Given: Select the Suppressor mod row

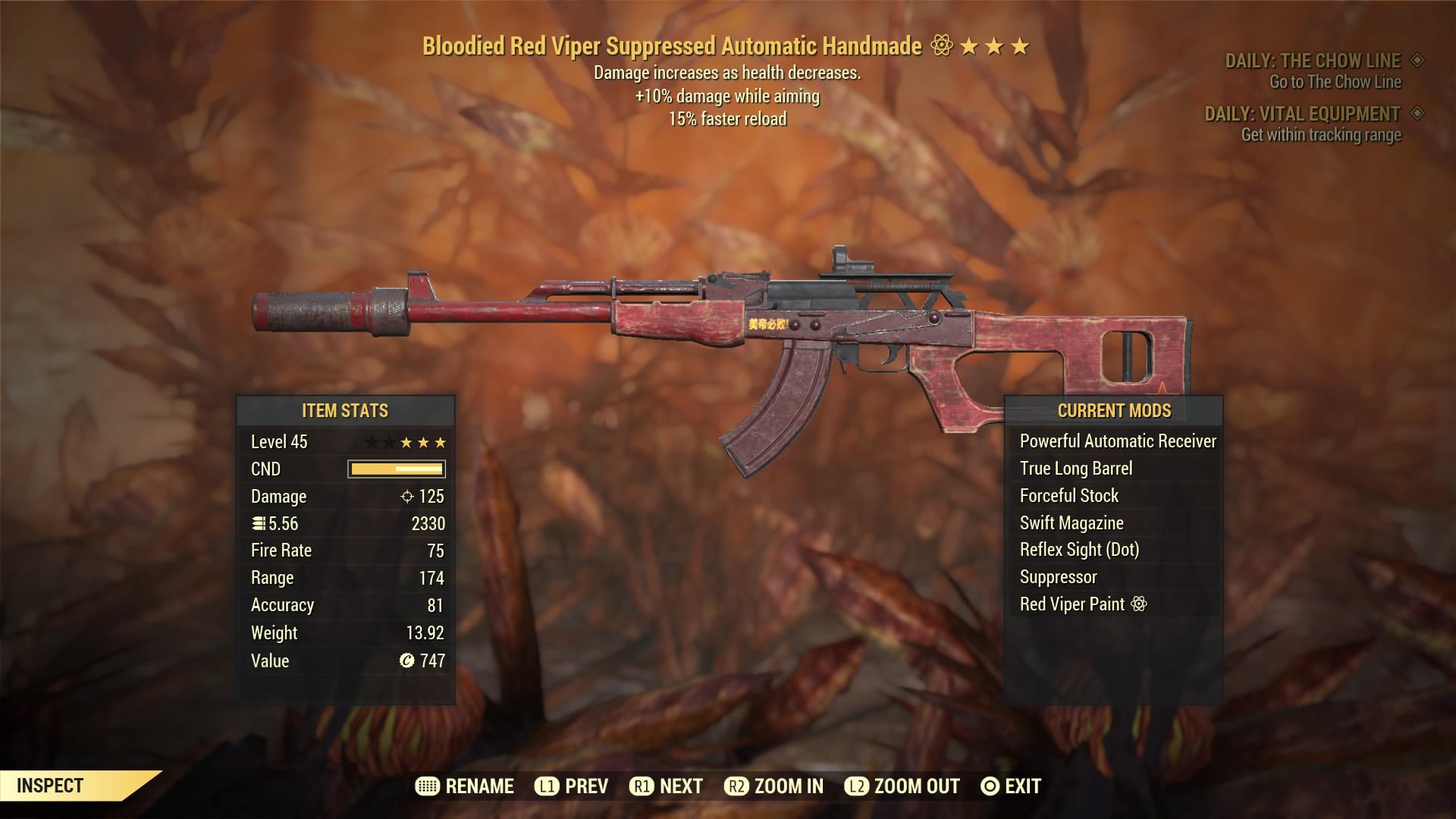Looking at the screenshot, I should [x=1058, y=577].
